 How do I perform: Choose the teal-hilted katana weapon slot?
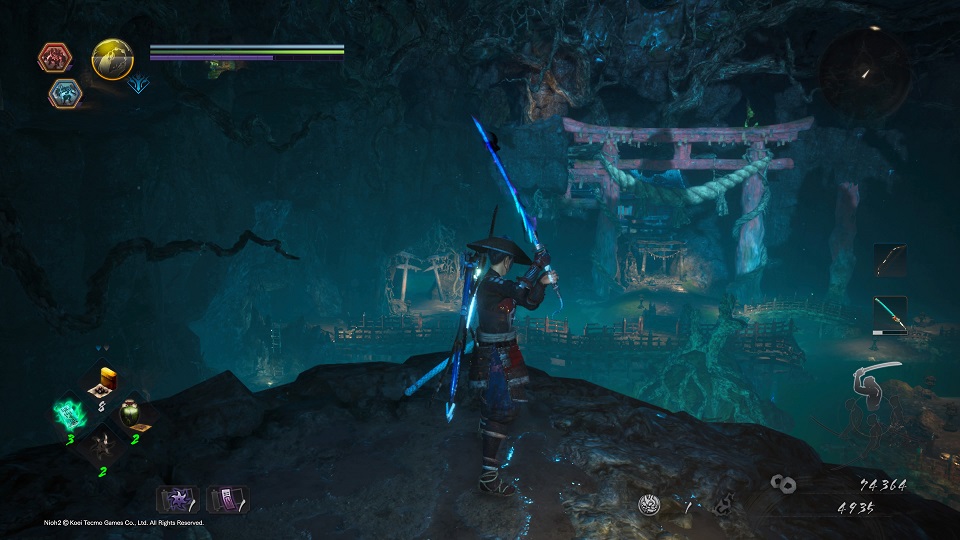click(889, 314)
